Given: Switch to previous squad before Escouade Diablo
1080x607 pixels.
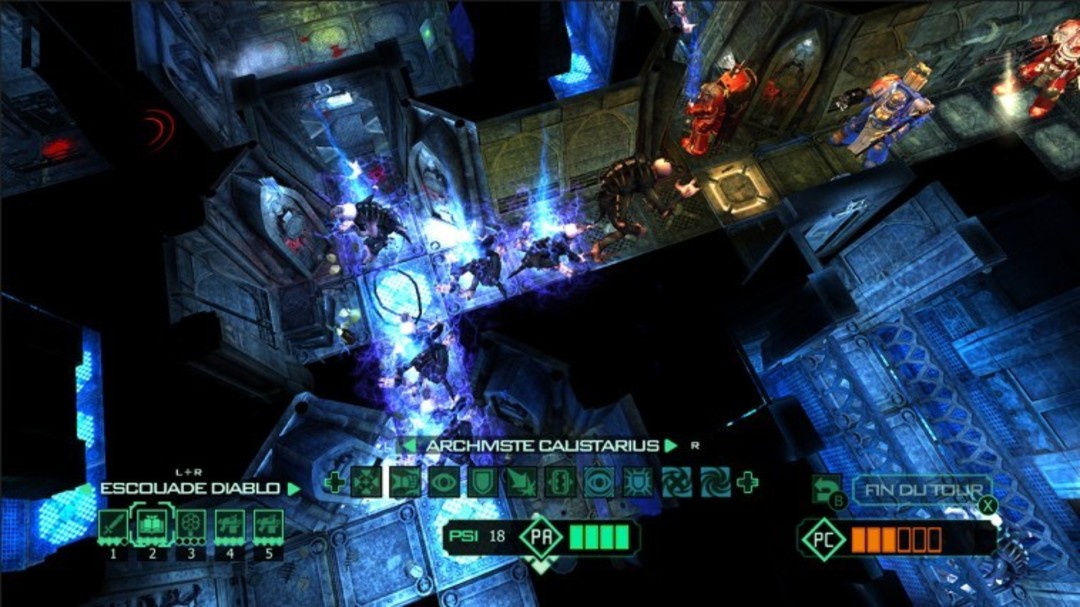Looking at the screenshot, I should tap(85, 489).
